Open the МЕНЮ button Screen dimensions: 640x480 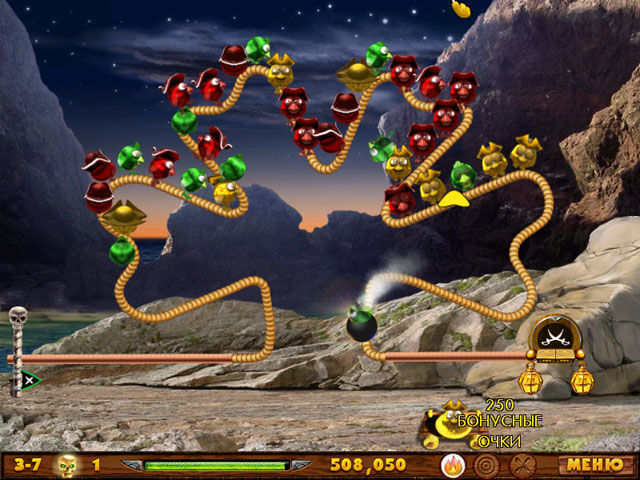[x=587, y=464]
